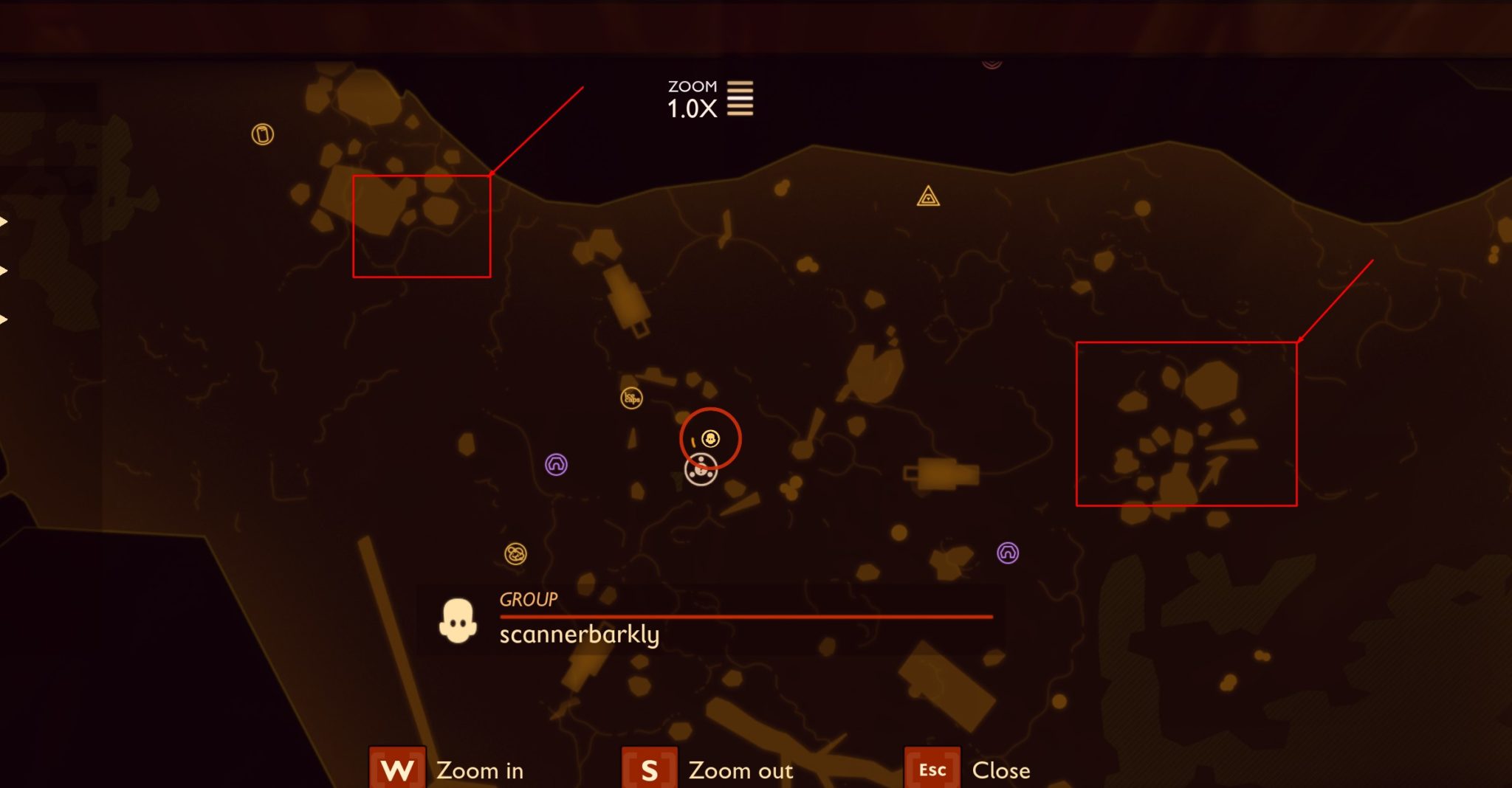Screen dimensions: 1512x788
Task: Expand the top arrow on the left edge
Action: click(x=4, y=221)
